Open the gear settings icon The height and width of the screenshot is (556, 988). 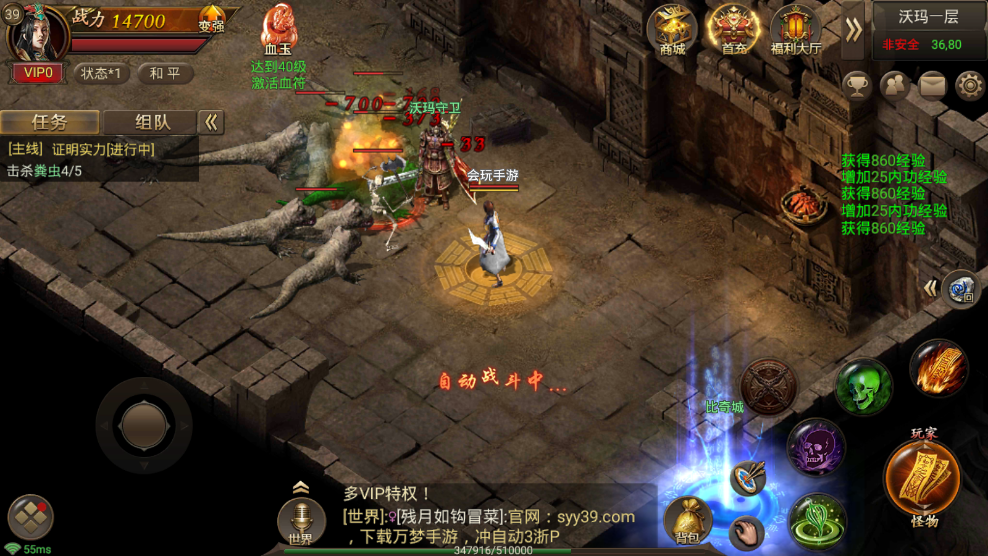click(969, 85)
